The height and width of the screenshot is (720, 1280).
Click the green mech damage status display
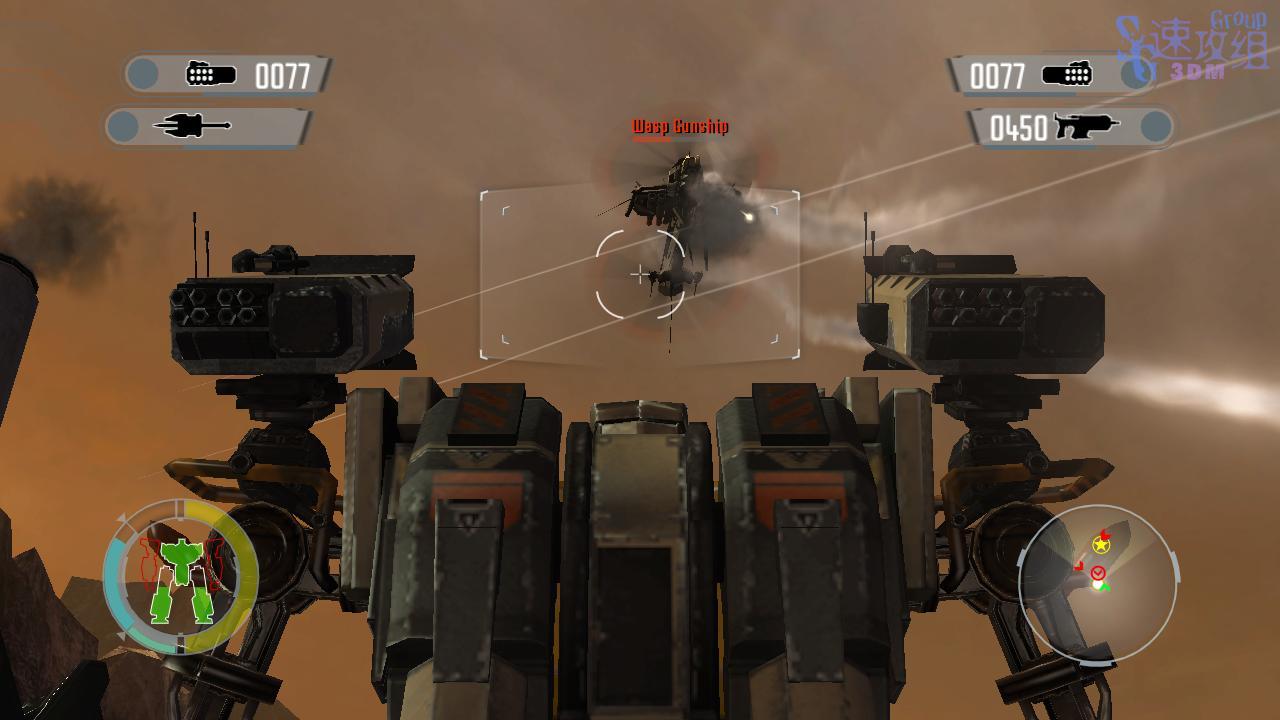[x=181, y=577]
